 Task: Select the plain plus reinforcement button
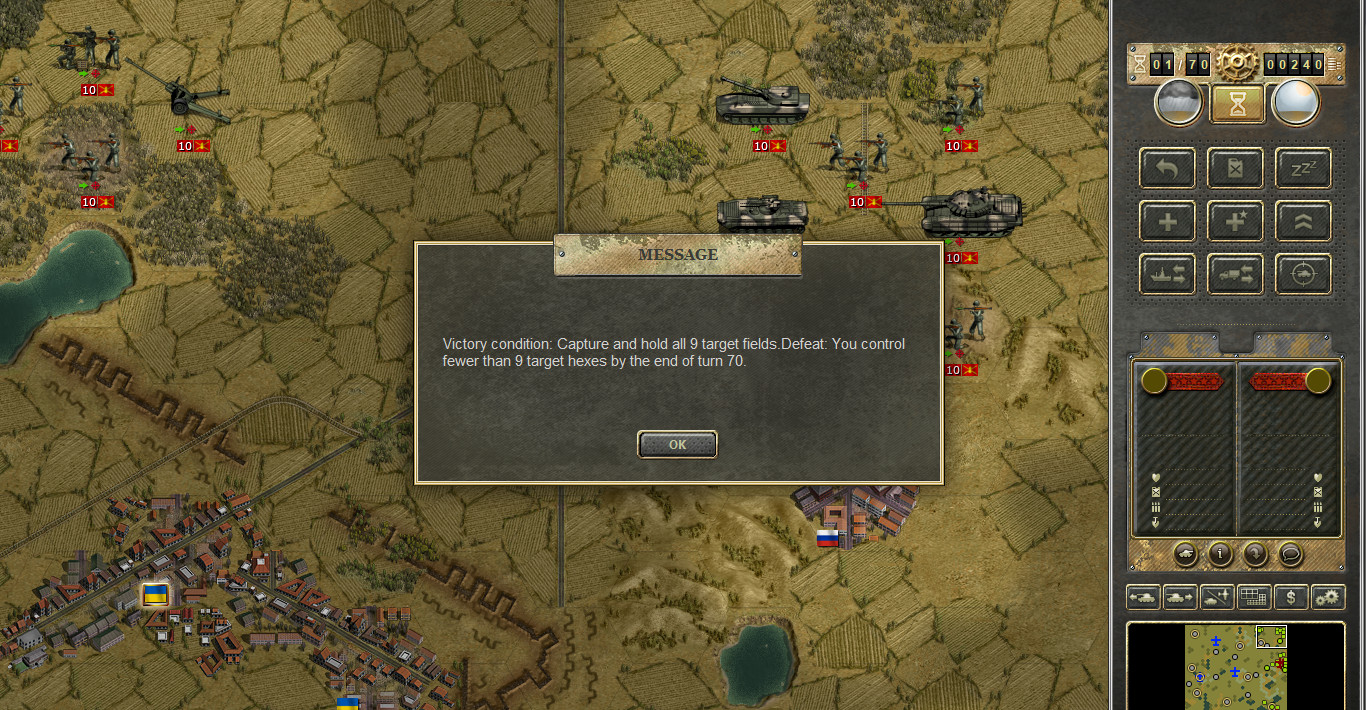1167,221
